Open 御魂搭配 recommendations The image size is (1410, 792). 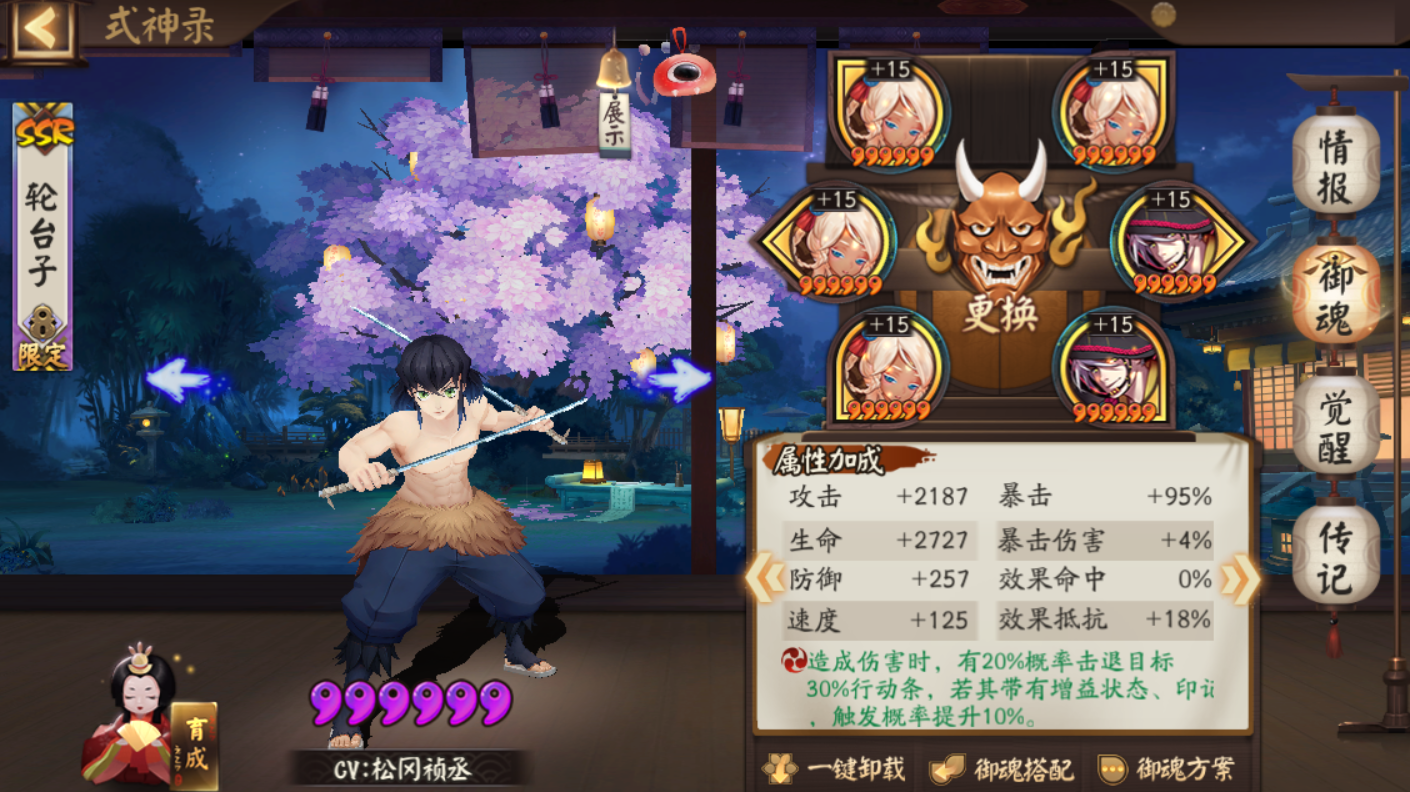1000,768
